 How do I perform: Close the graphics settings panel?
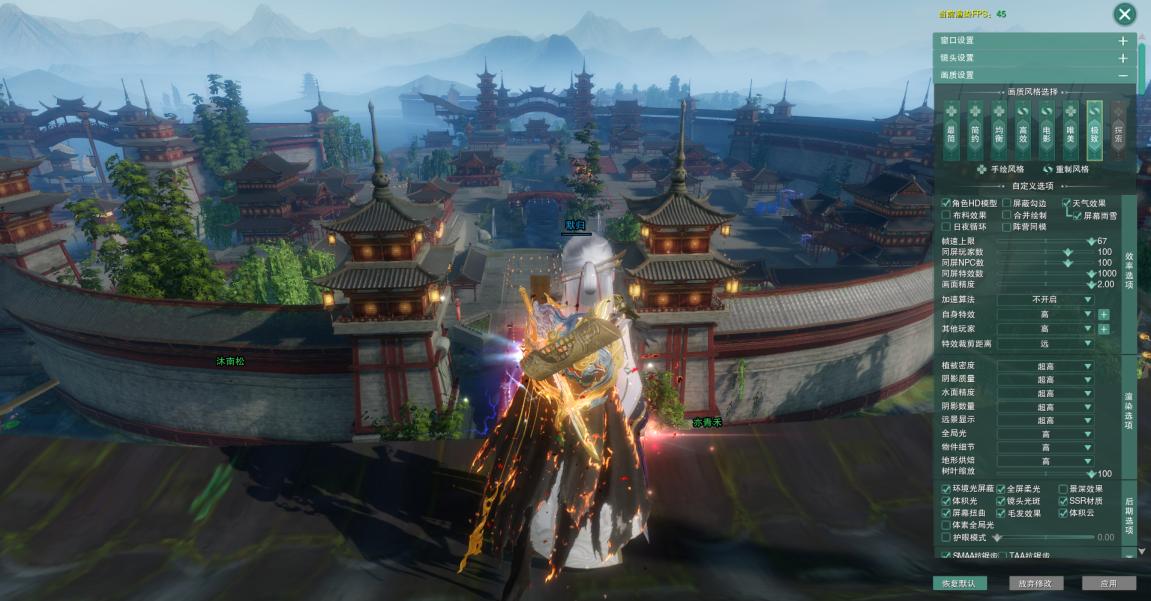(1125, 14)
